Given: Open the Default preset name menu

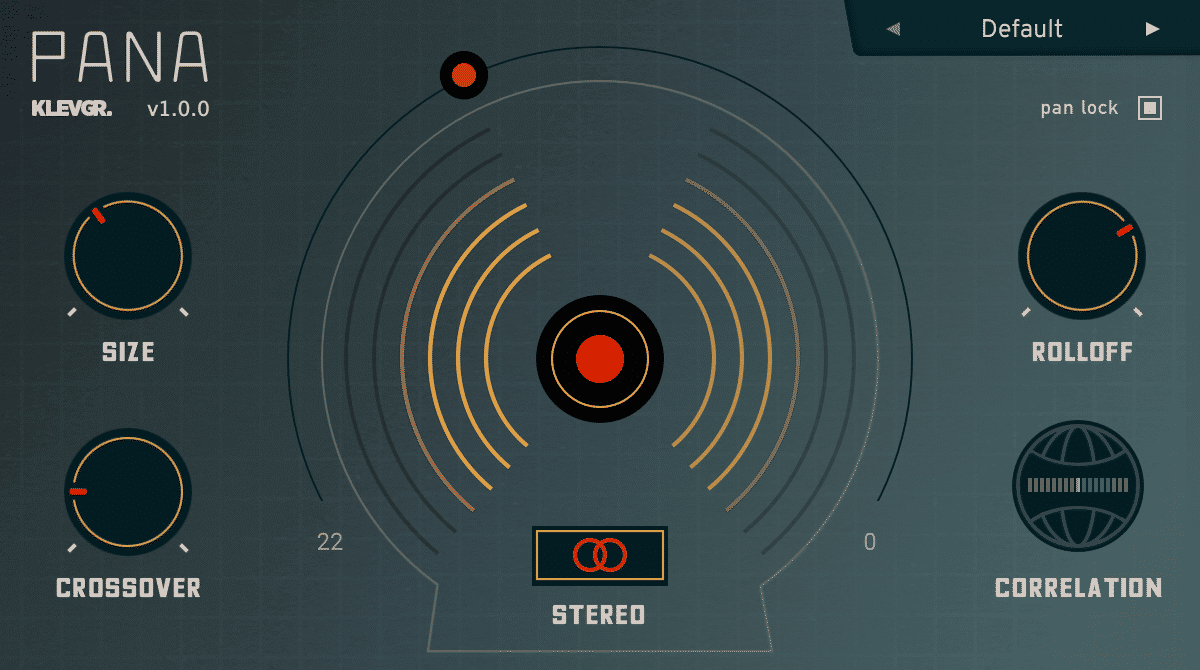Looking at the screenshot, I should (x=1022, y=29).
